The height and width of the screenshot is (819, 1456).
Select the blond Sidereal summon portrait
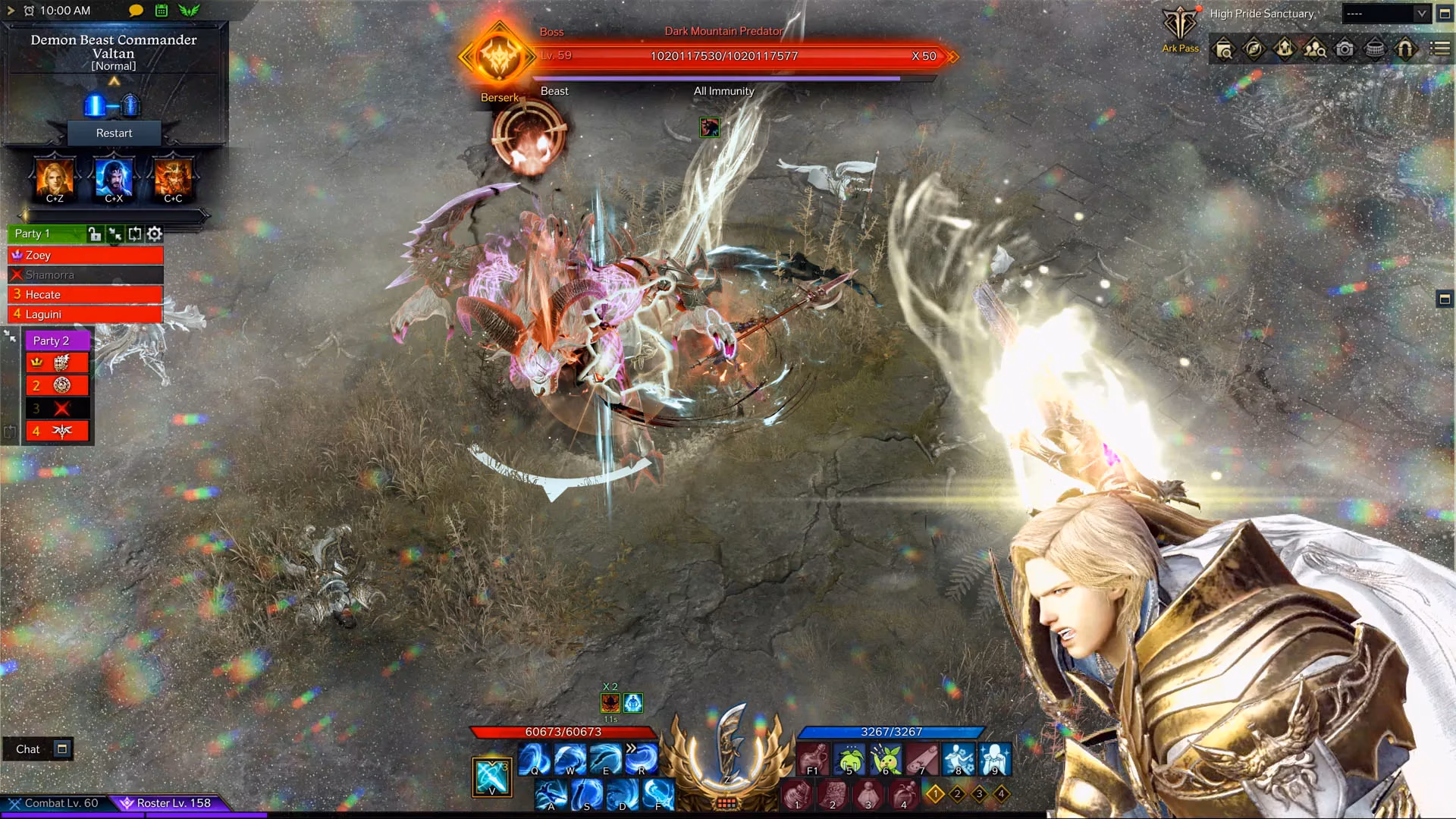click(55, 179)
